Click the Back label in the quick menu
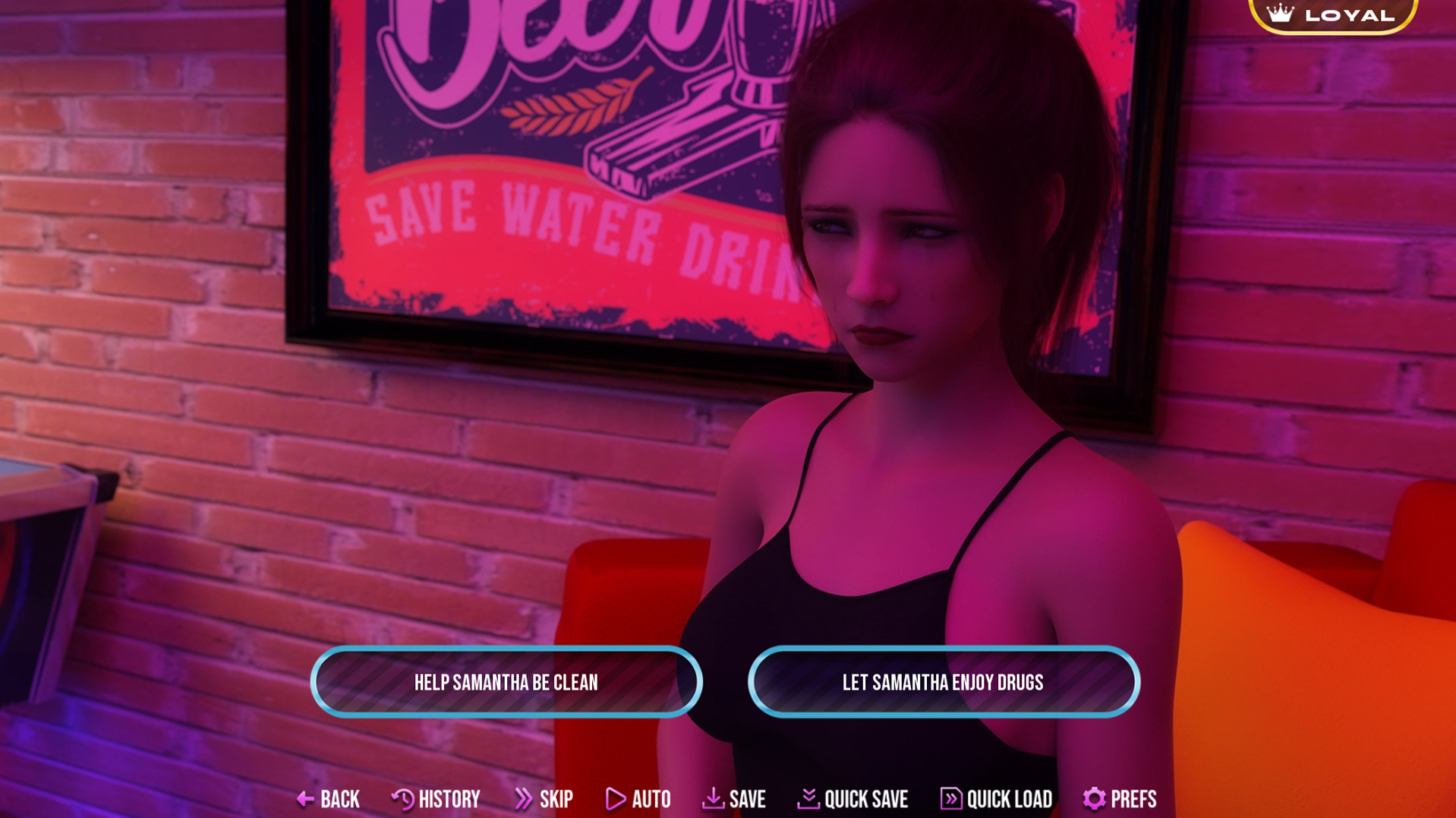 (x=339, y=798)
